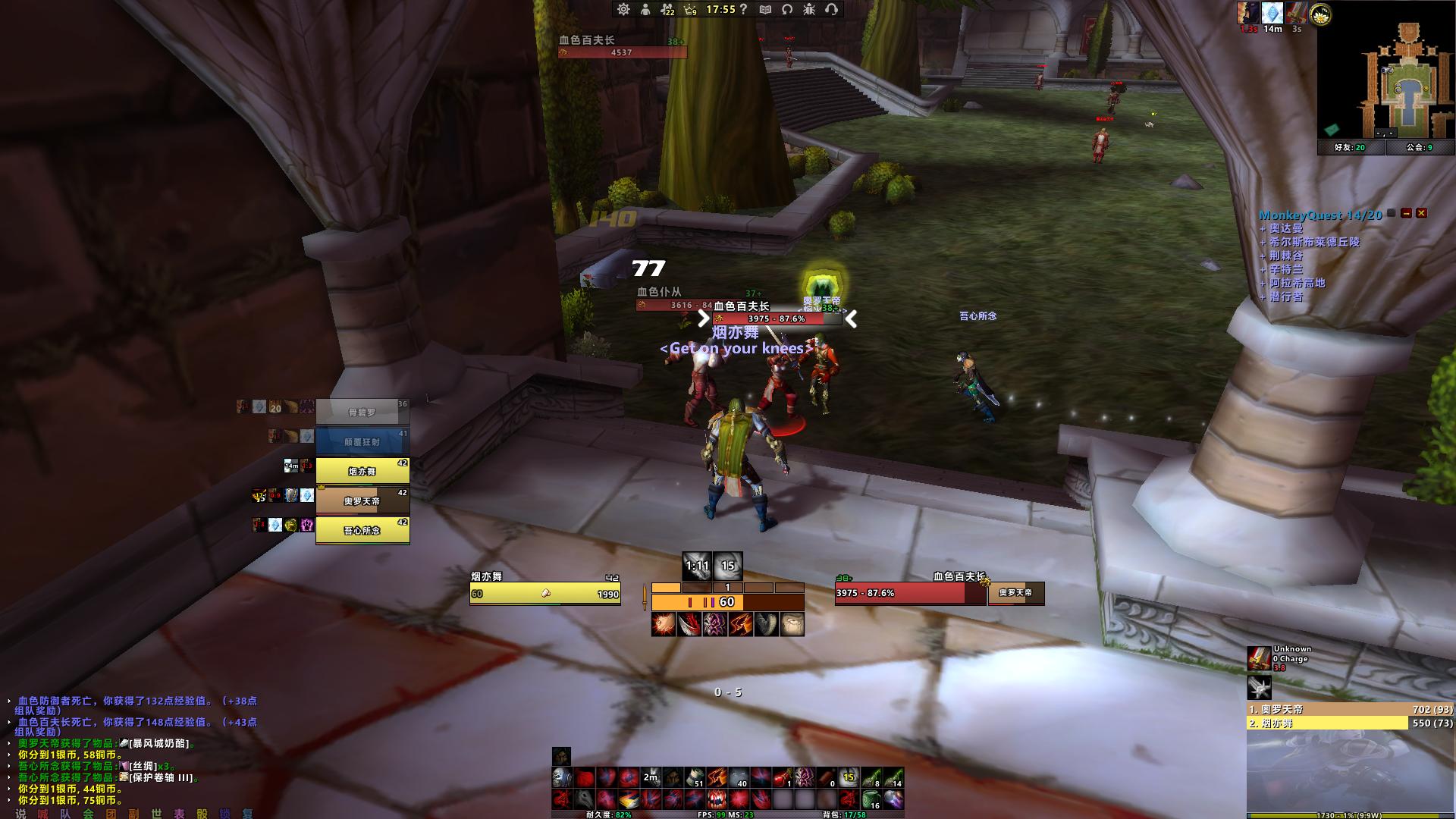Click the headset support icon
The height and width of the screenshot is (819, 1456).
pyautogui.click(x=831, y=9)
